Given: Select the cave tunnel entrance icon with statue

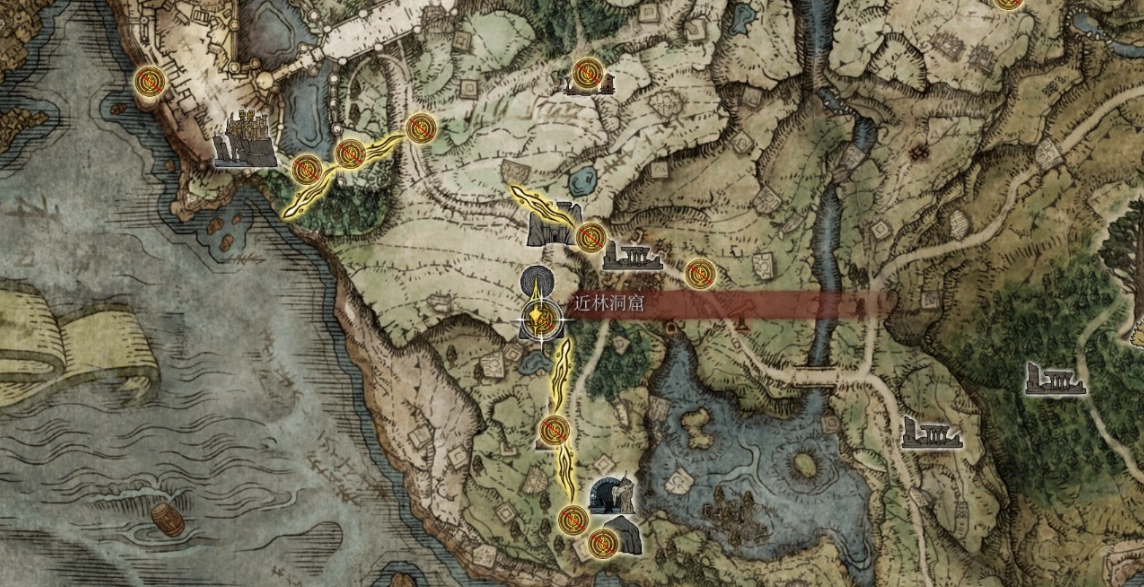Looking at the screenshot, I should click(613, 494).
